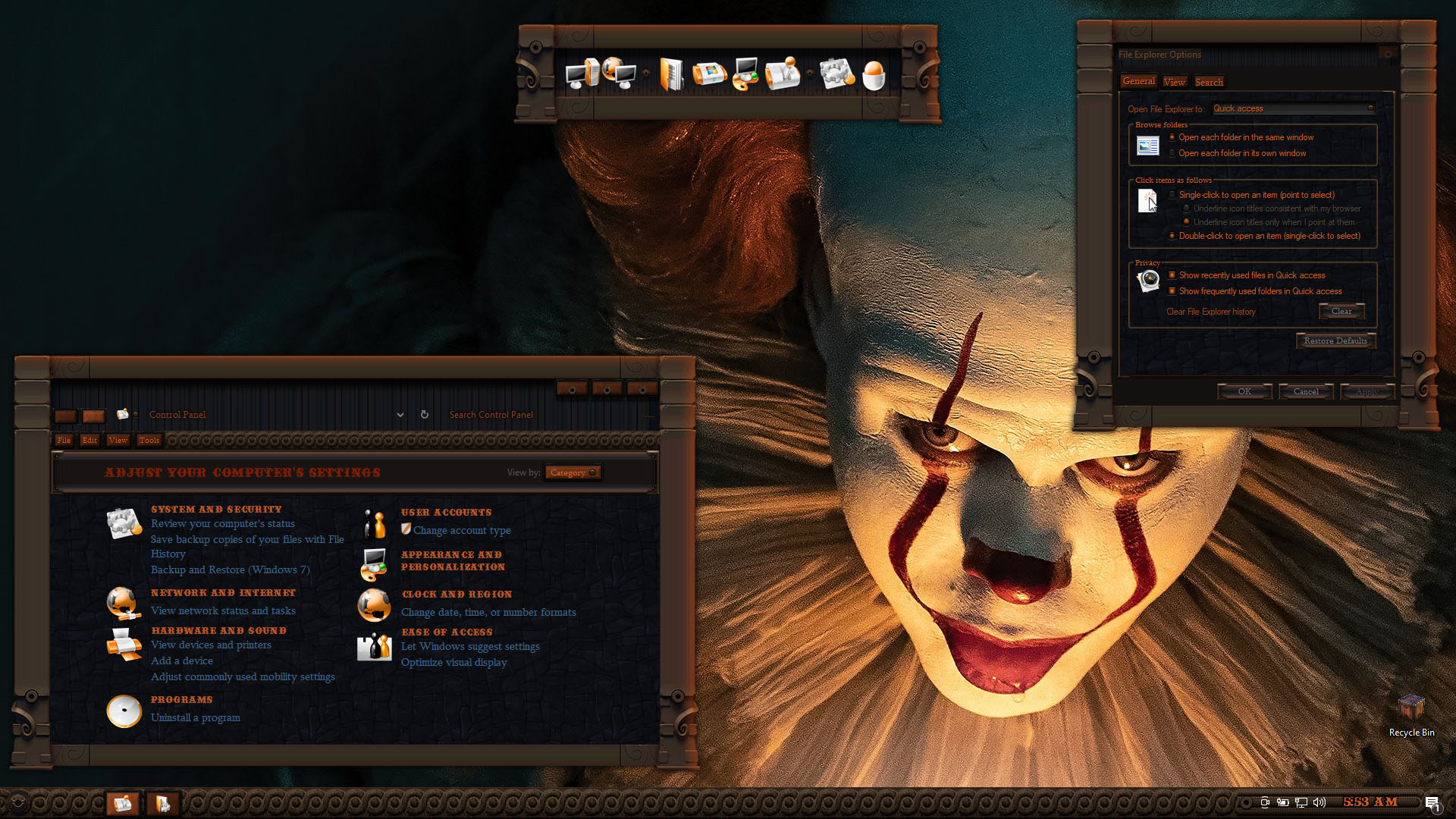
Task: Cancel the File Explorer Options dialog
Action: point(1306,391)
